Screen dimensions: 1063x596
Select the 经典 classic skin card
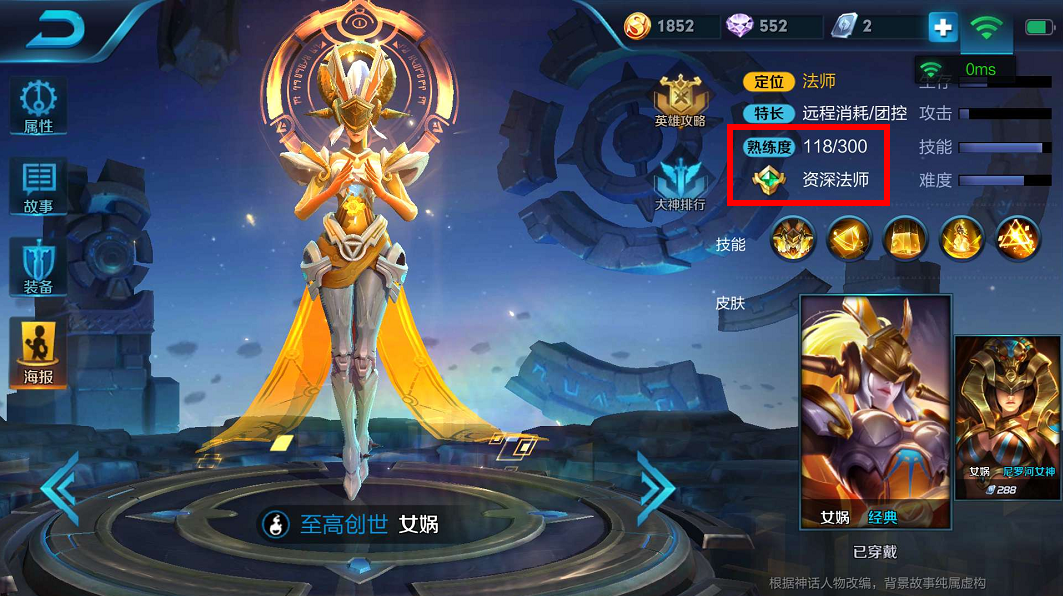(875, 412)
